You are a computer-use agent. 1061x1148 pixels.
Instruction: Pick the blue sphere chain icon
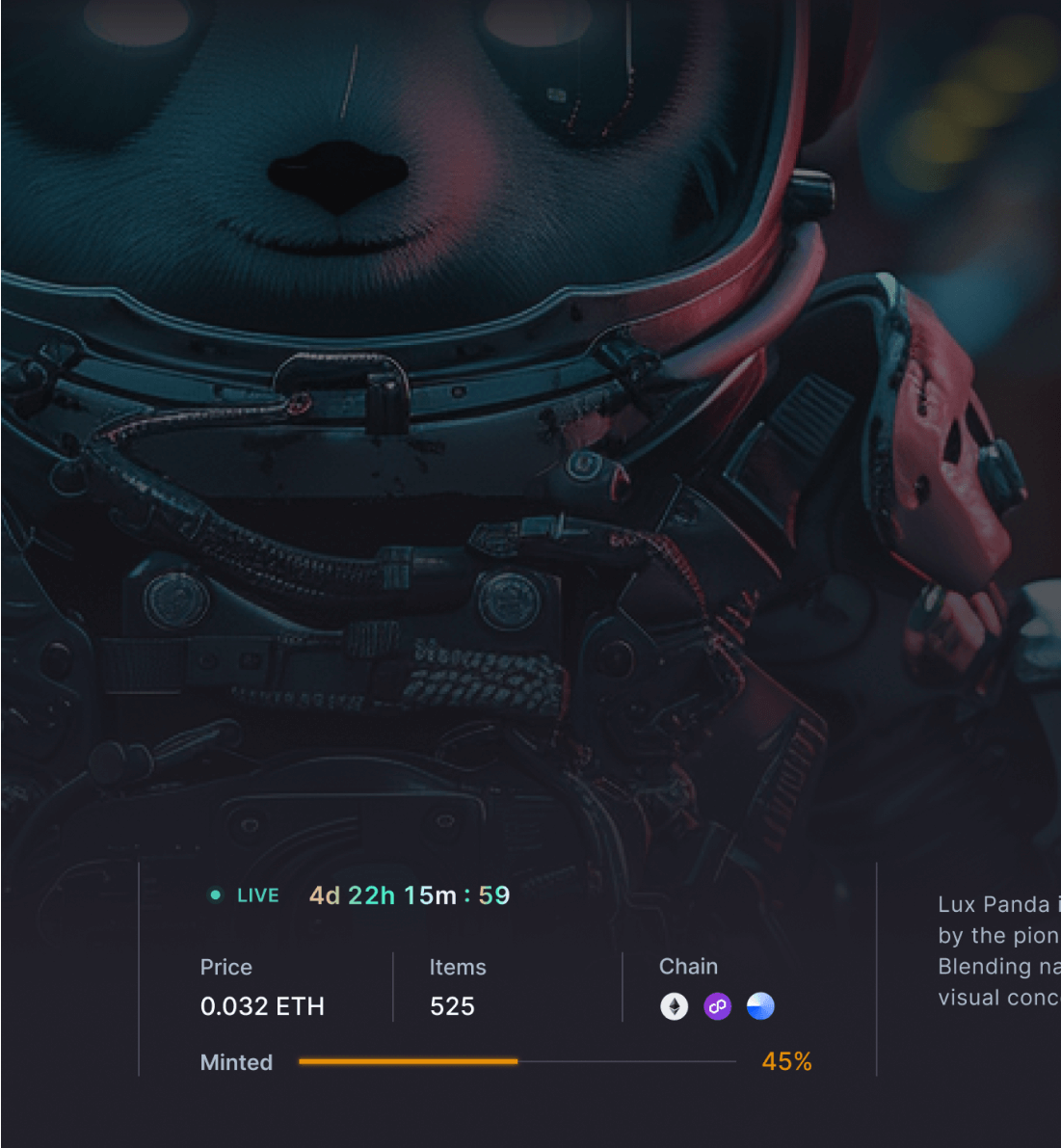pos(760,1006)
